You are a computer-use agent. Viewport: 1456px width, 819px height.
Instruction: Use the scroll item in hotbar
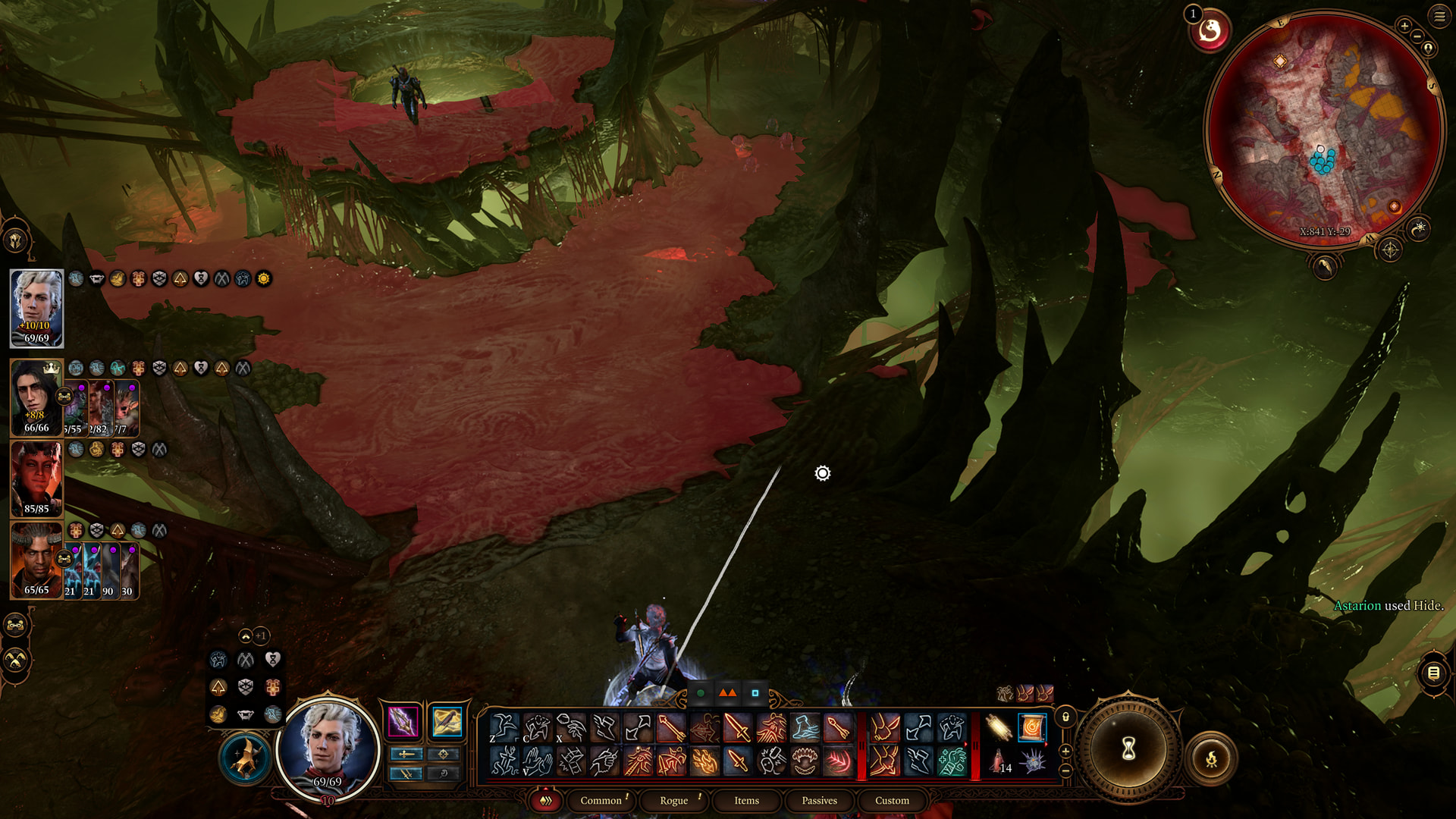1032,728
